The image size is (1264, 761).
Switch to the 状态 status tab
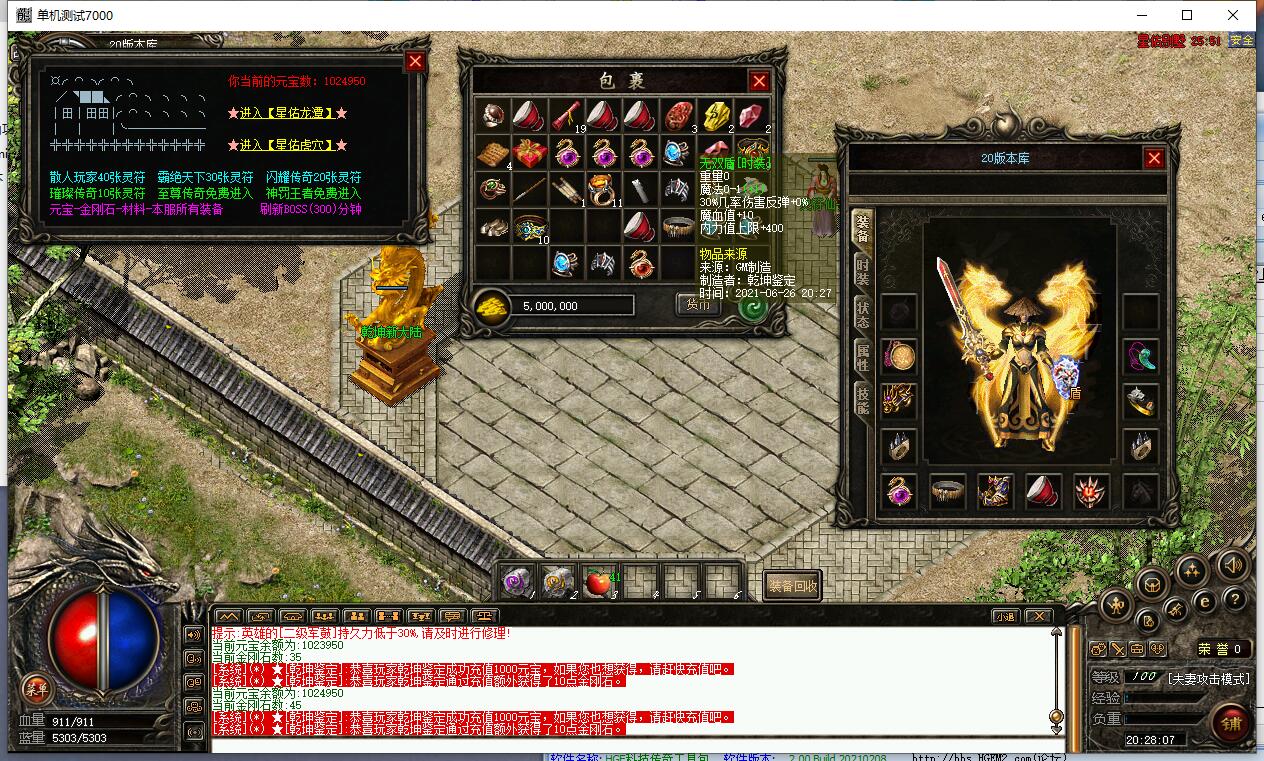coord(862,314)
